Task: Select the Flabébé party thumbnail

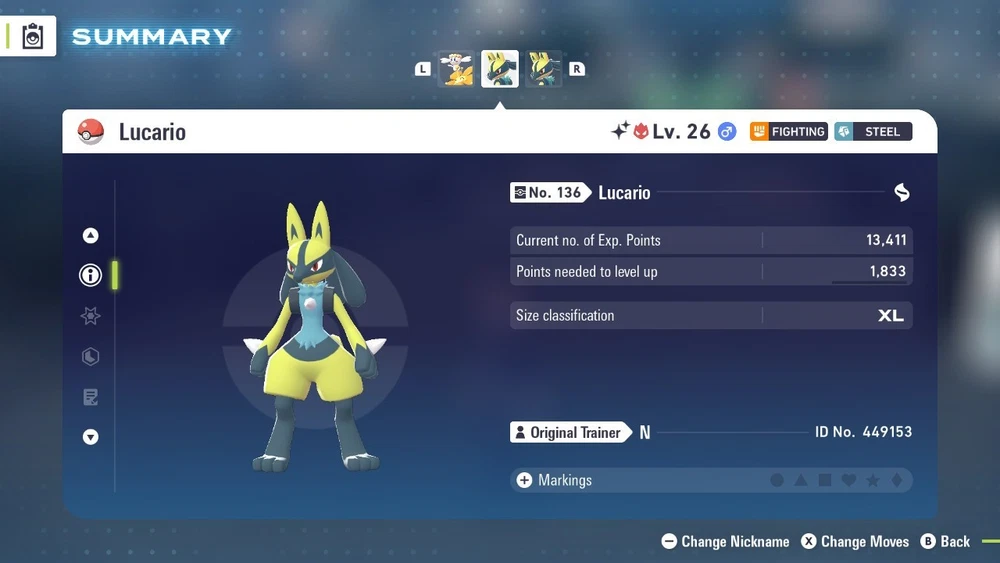Action: tap(457, 69)
